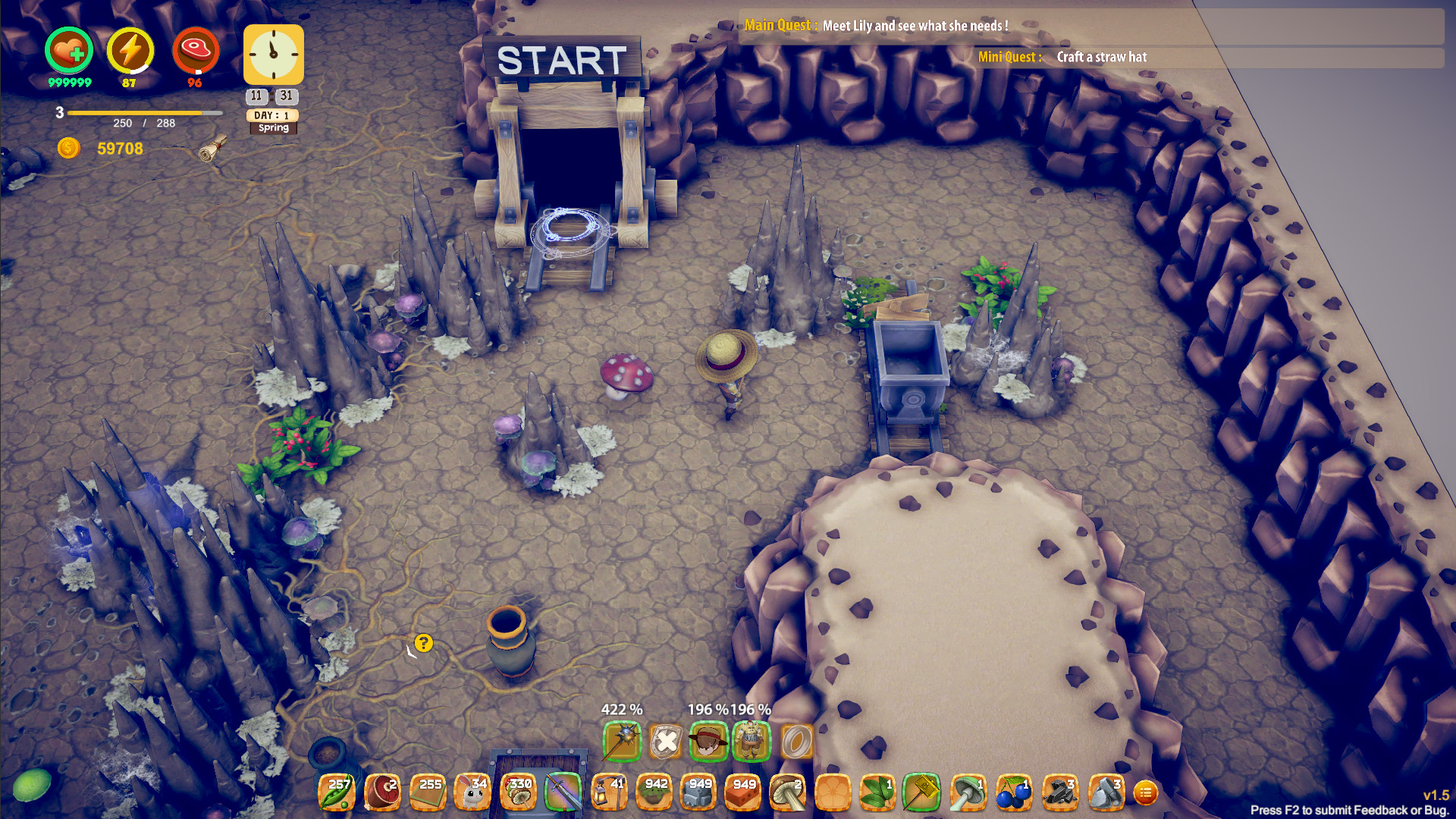Image resolution: width=1456 pixels, height=819 pixels.
Task: Select the equipped body armor slot
Action: (x=755, y=742)
